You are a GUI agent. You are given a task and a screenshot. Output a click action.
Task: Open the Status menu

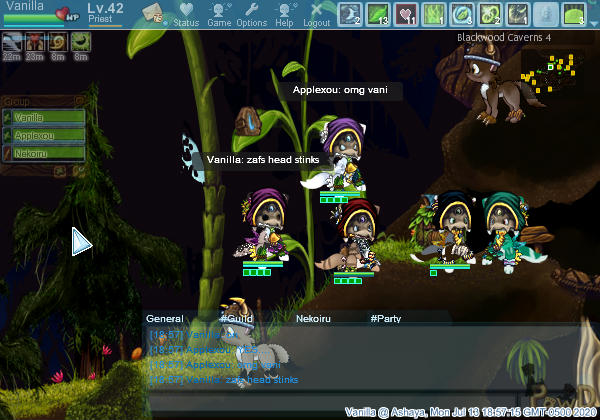pos(186,14)
